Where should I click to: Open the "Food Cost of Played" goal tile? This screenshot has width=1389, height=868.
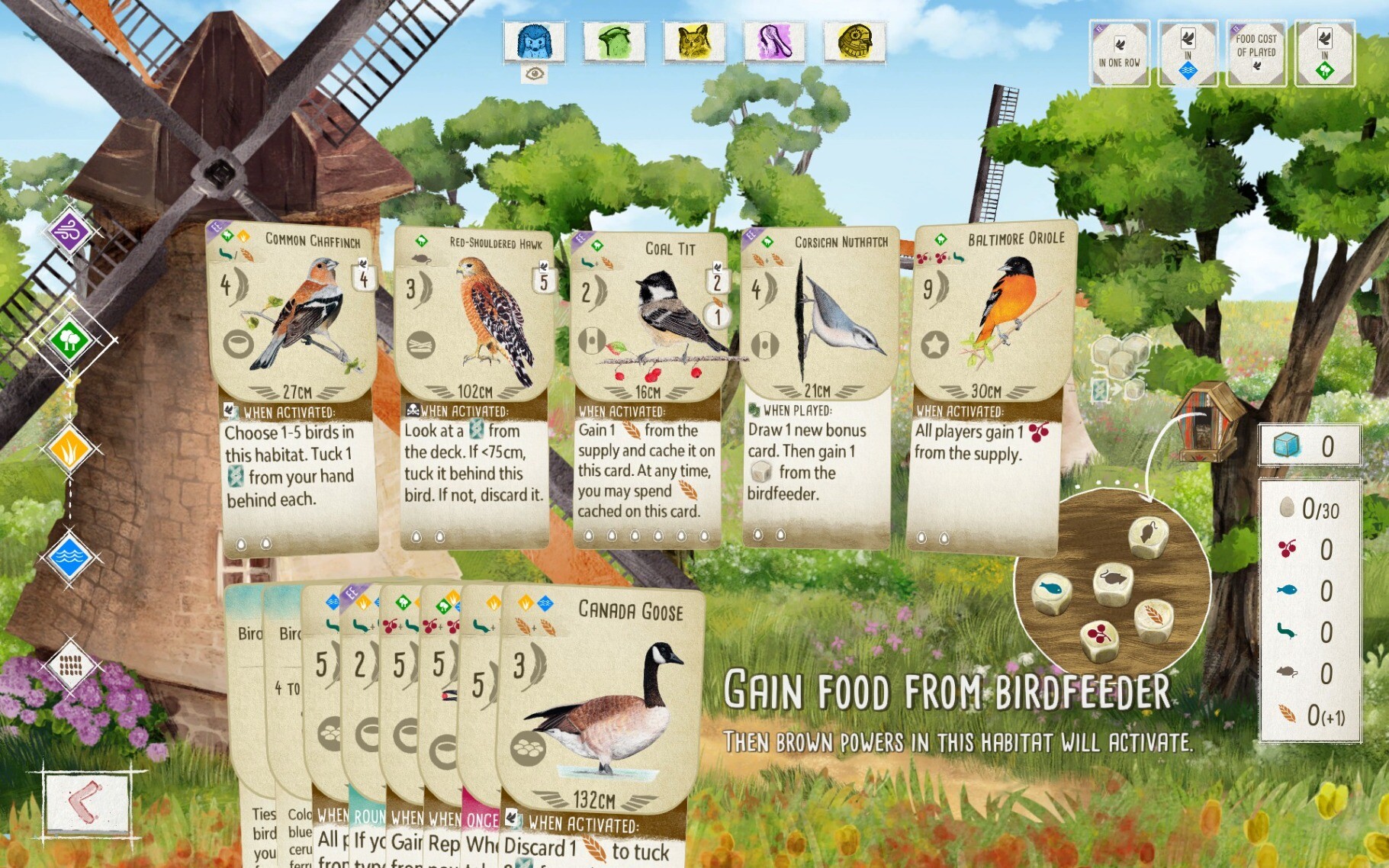pos(1256,53)
